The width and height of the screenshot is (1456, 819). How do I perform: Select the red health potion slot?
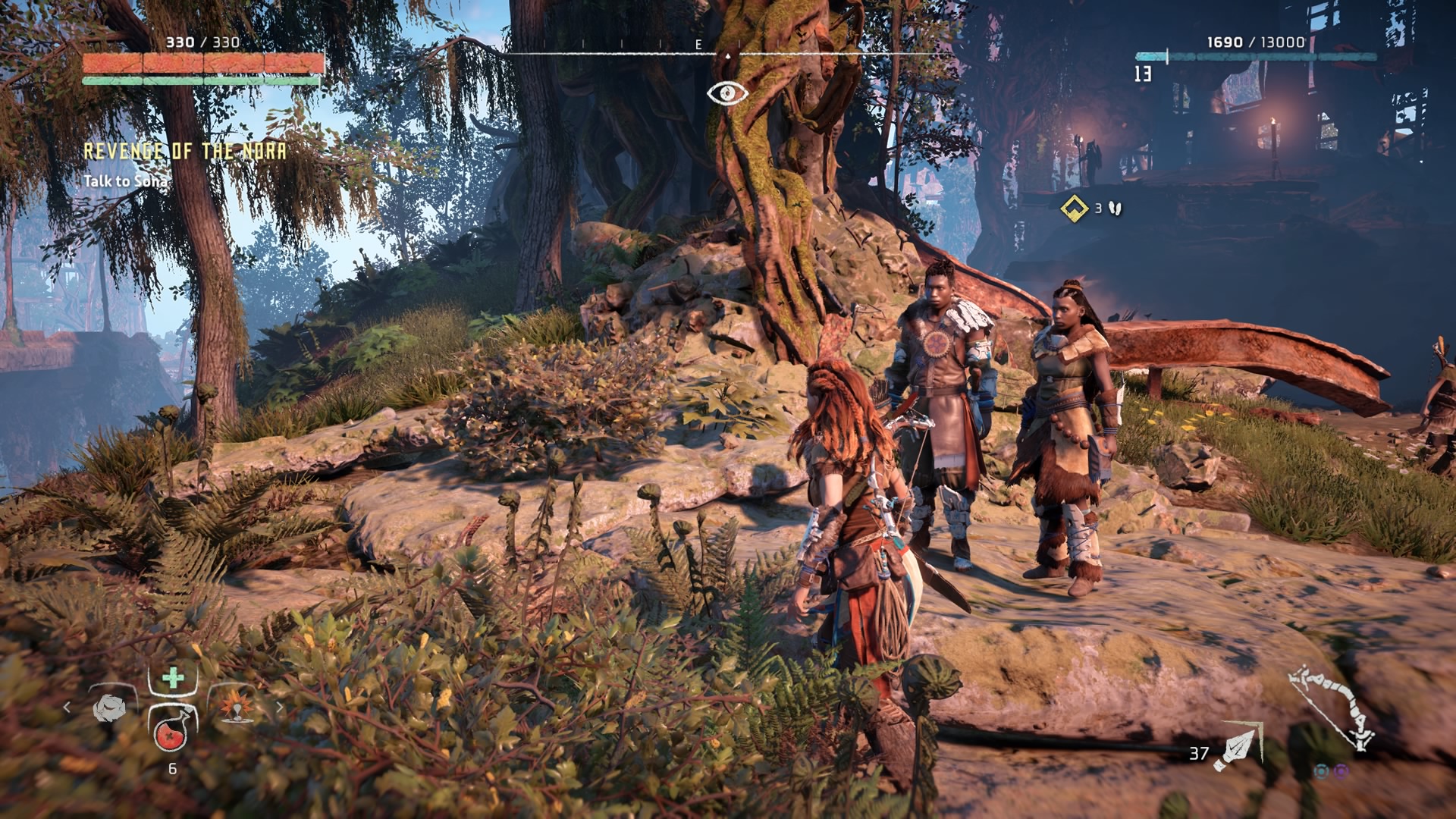tap(172, 732)
